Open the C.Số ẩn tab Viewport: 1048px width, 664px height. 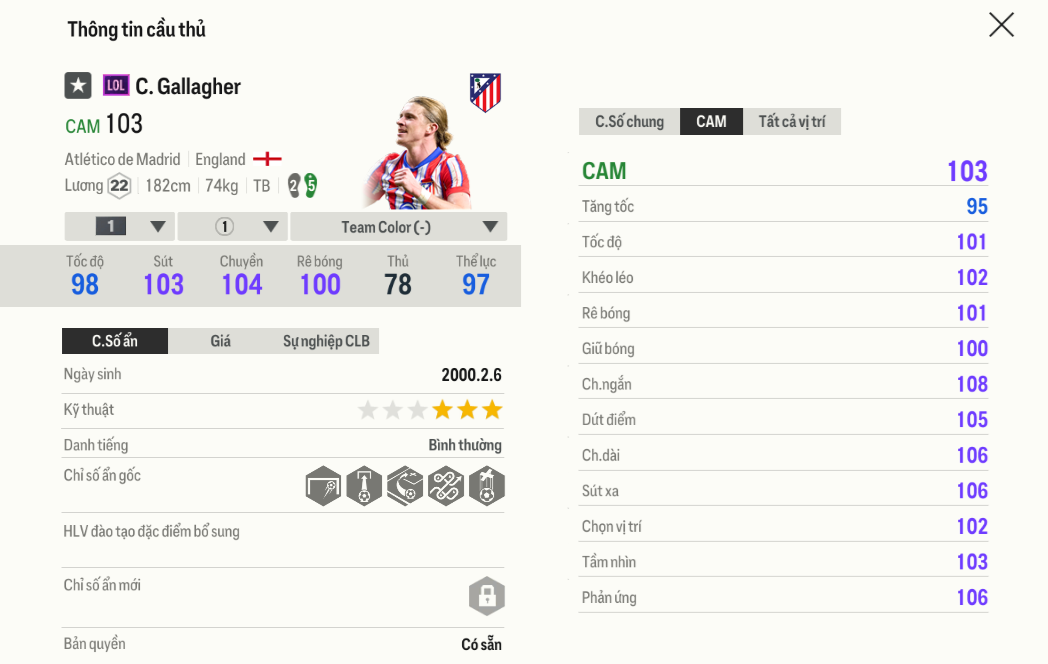115,341
